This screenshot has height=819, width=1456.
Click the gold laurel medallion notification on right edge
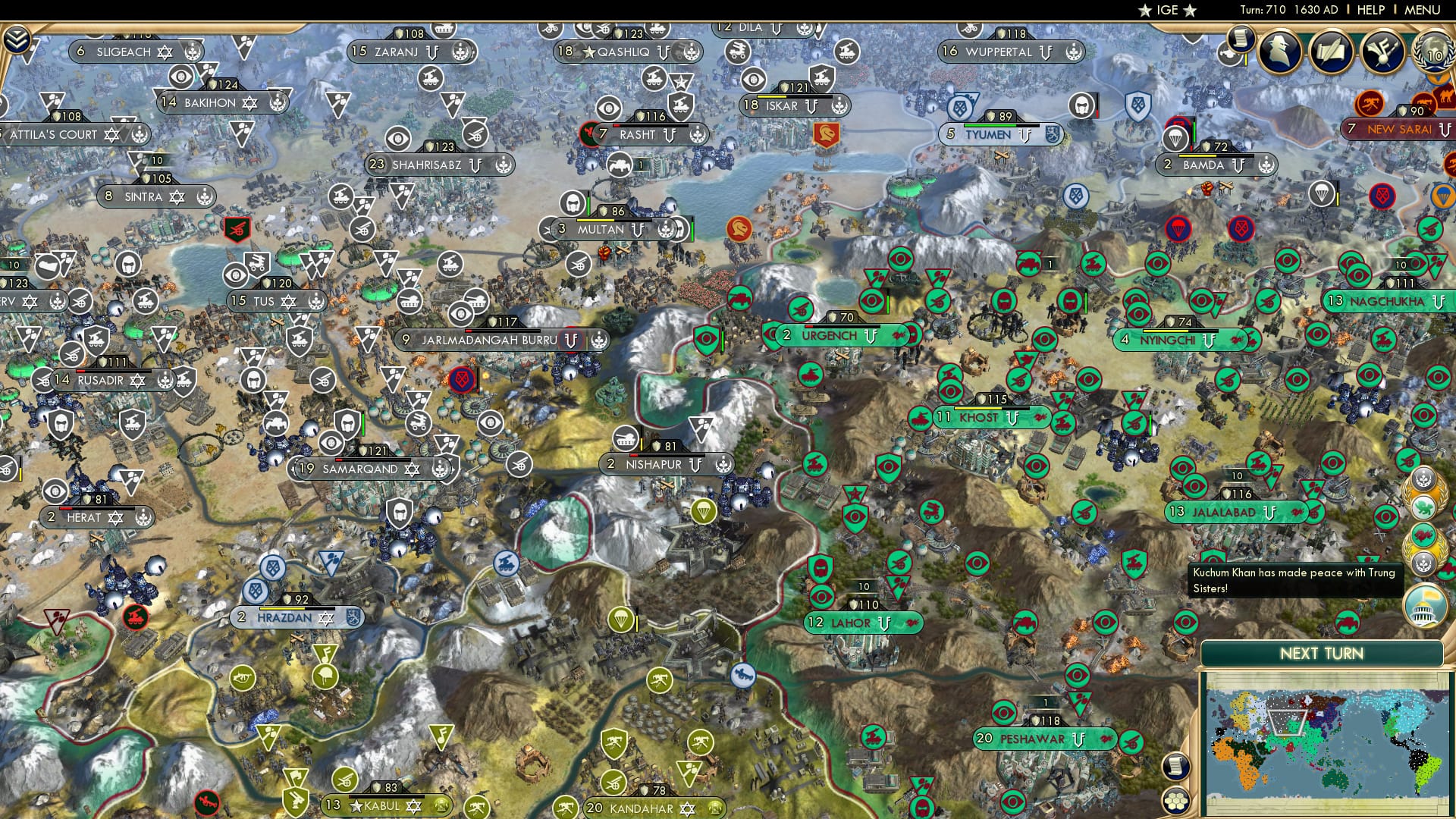coord(1426,493)
